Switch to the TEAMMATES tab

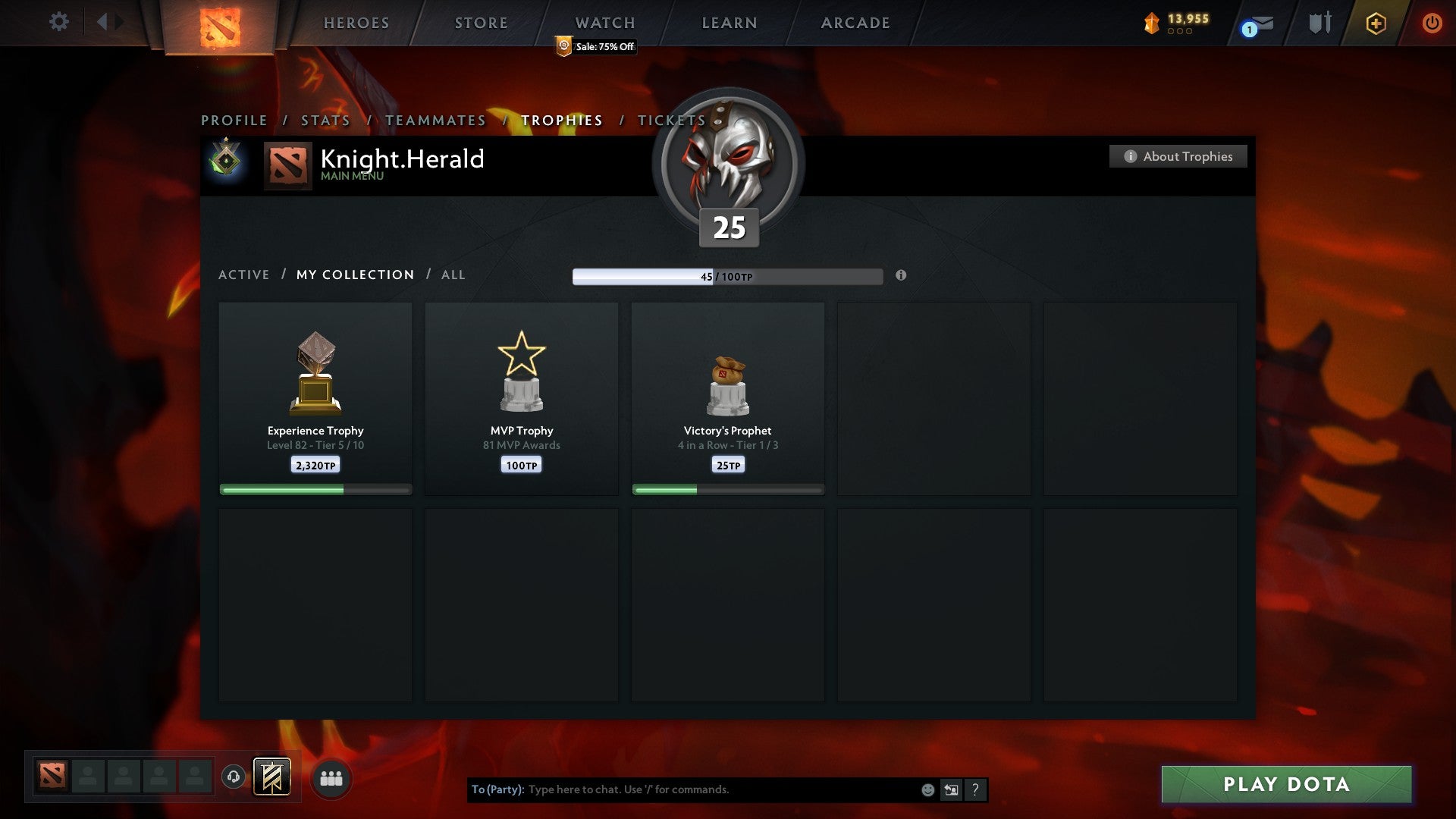tap(435, 120)
